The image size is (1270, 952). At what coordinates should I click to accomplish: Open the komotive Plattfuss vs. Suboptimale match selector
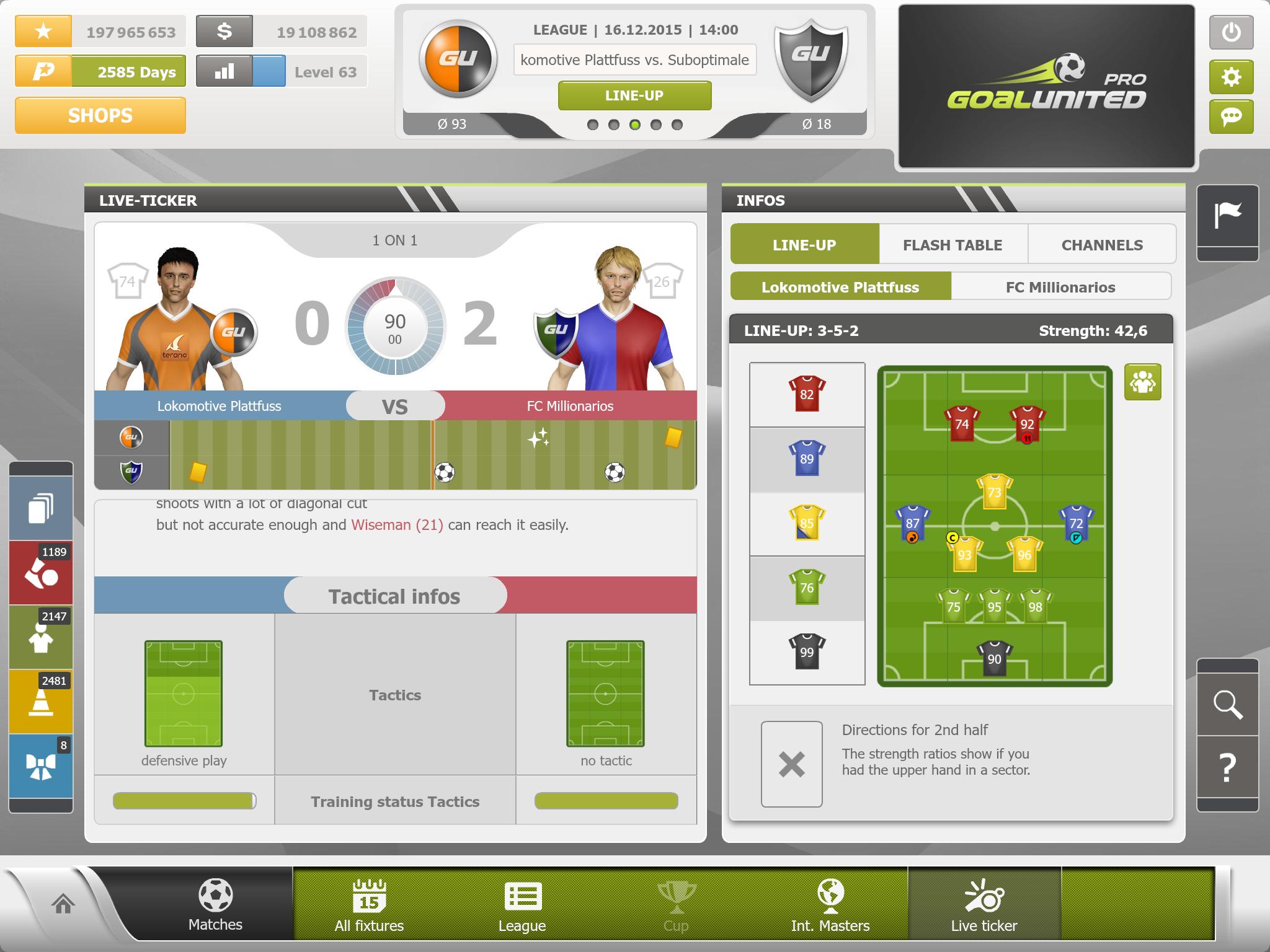pyautogui.click(x=635, y=60)
